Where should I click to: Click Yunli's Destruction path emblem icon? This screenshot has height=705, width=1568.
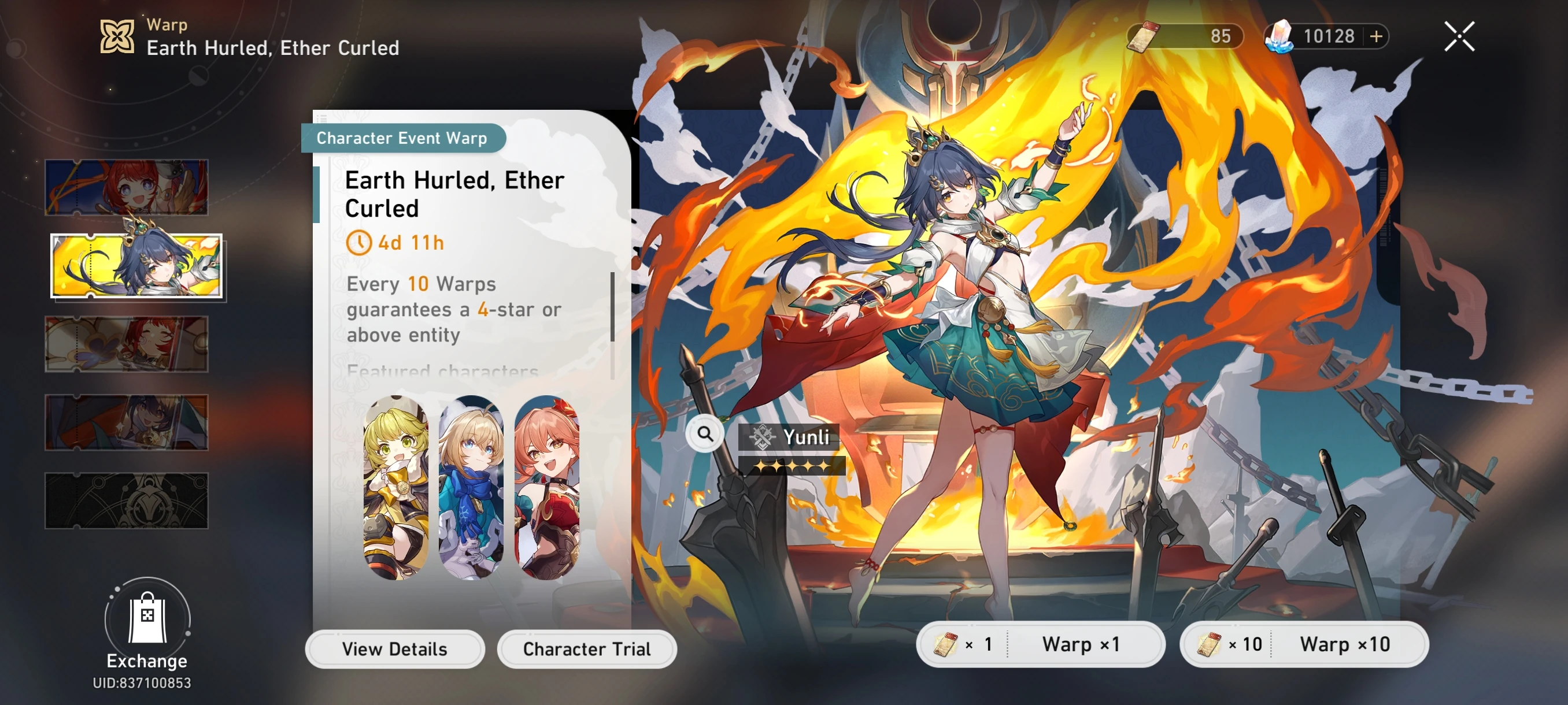(760, 436)
